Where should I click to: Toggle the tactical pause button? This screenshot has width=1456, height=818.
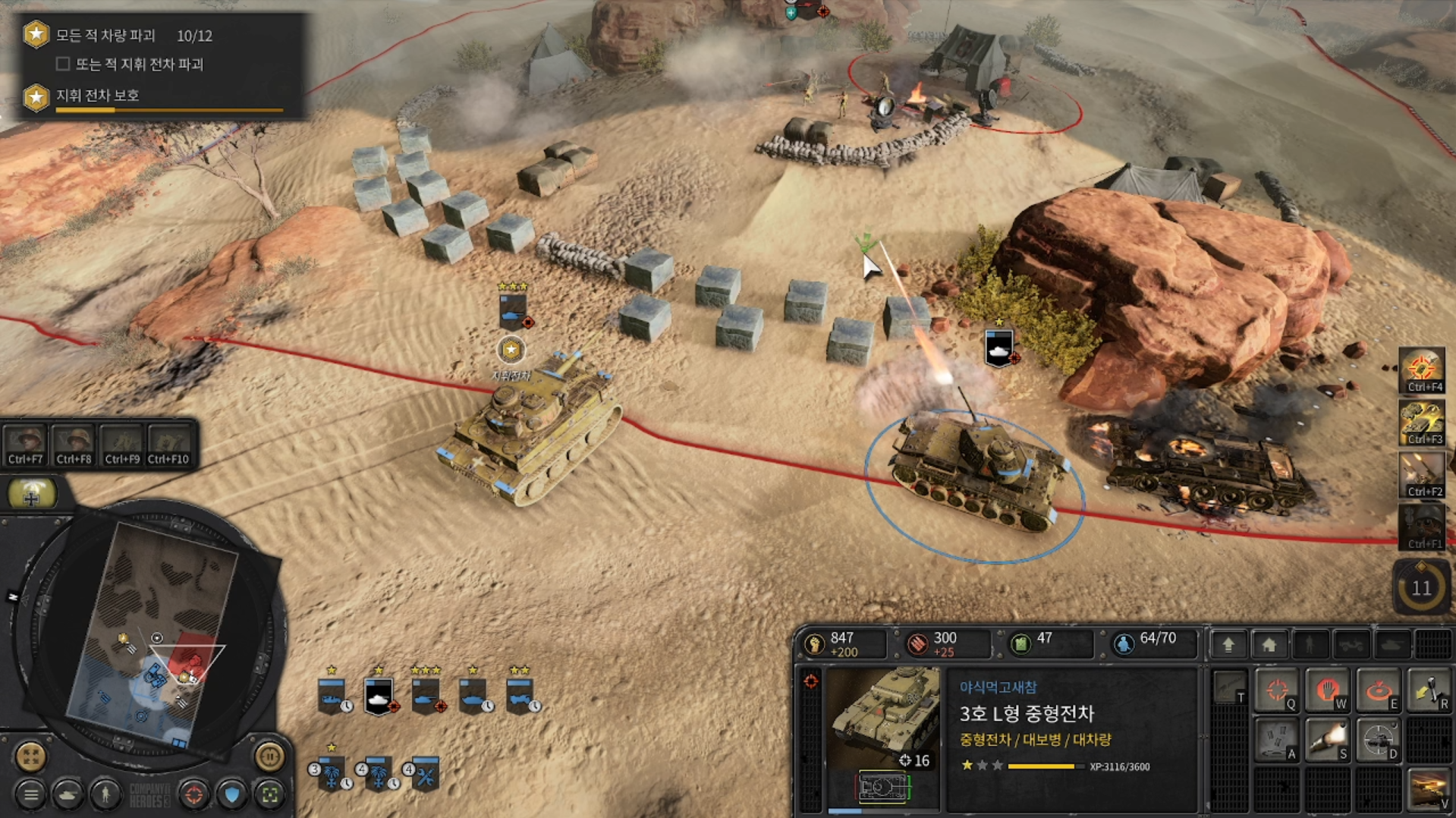(x=269, y=756)
